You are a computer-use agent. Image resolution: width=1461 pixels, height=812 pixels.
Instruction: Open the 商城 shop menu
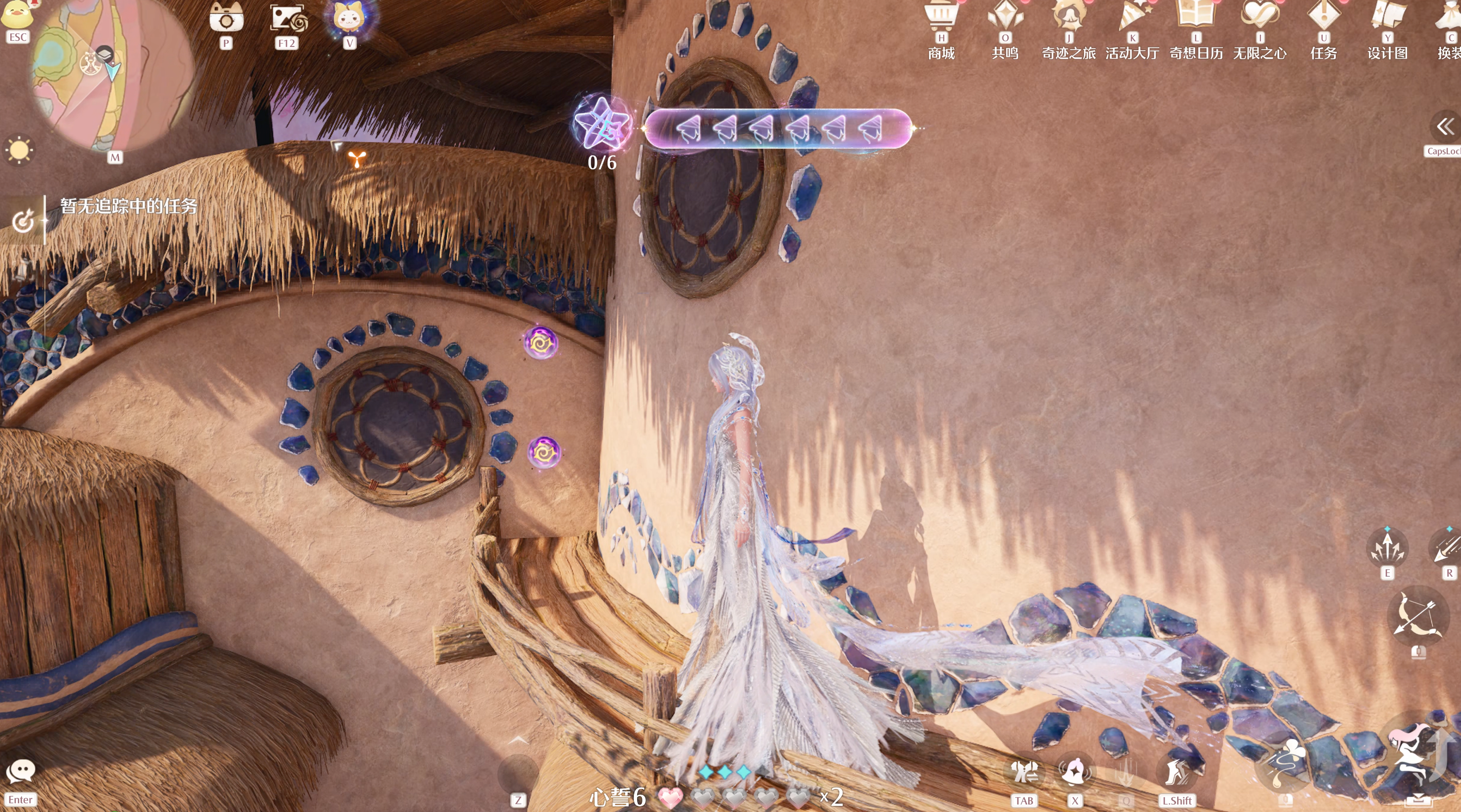tap(941, 16)
